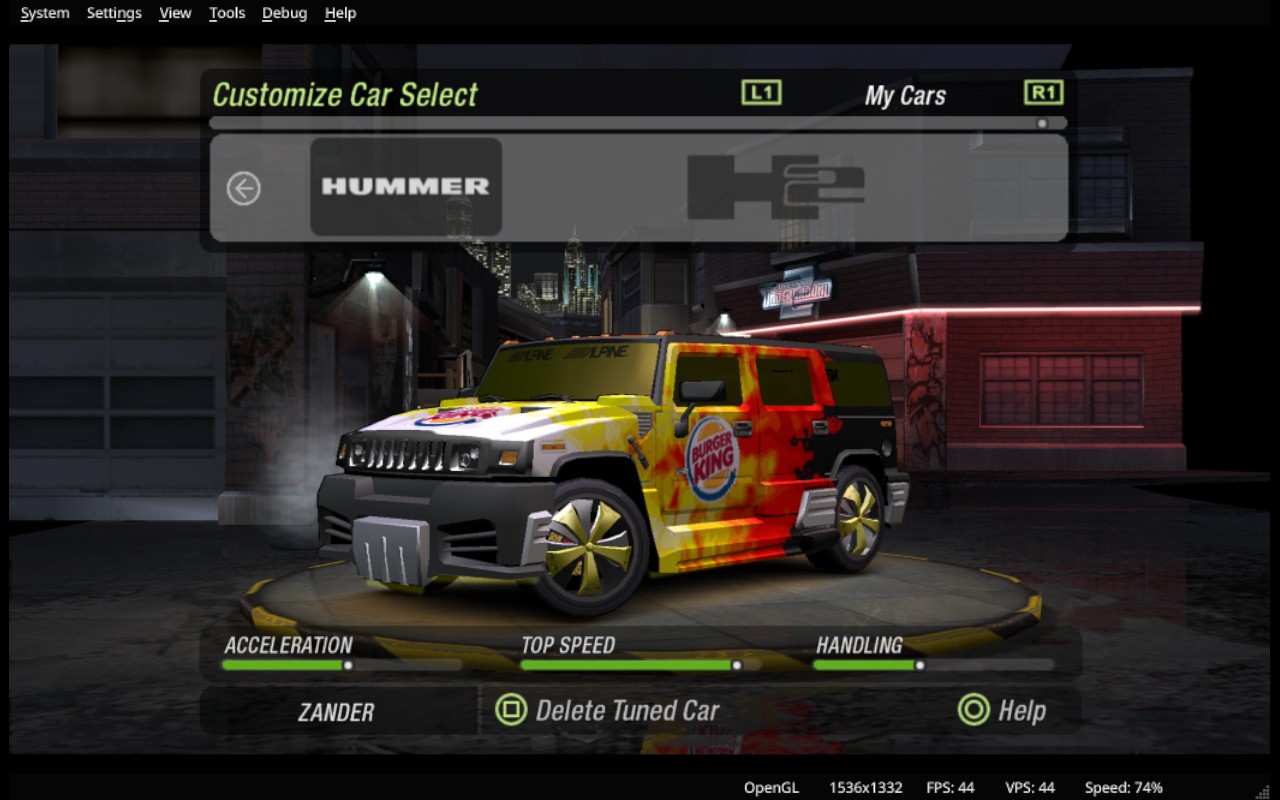Choose the H2 model logo
The height and width of the screenshot is (800, 1280).
click(x=775, y=187)
